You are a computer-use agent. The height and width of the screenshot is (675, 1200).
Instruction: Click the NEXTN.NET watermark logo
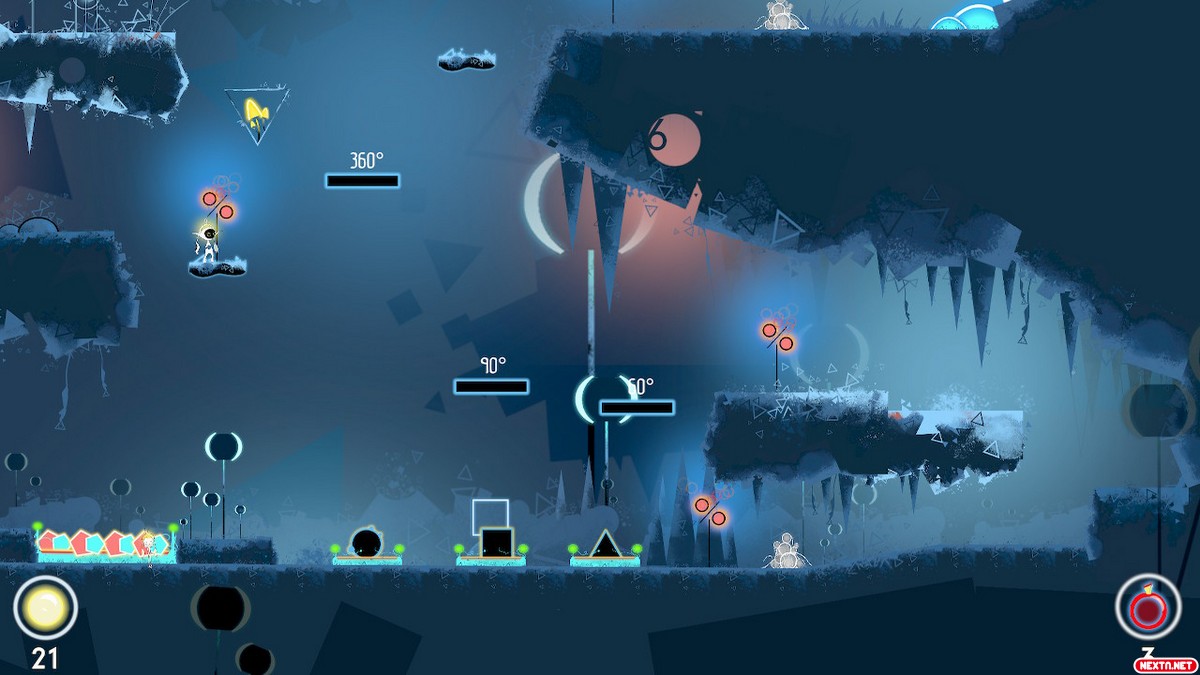click(1164, 664)
